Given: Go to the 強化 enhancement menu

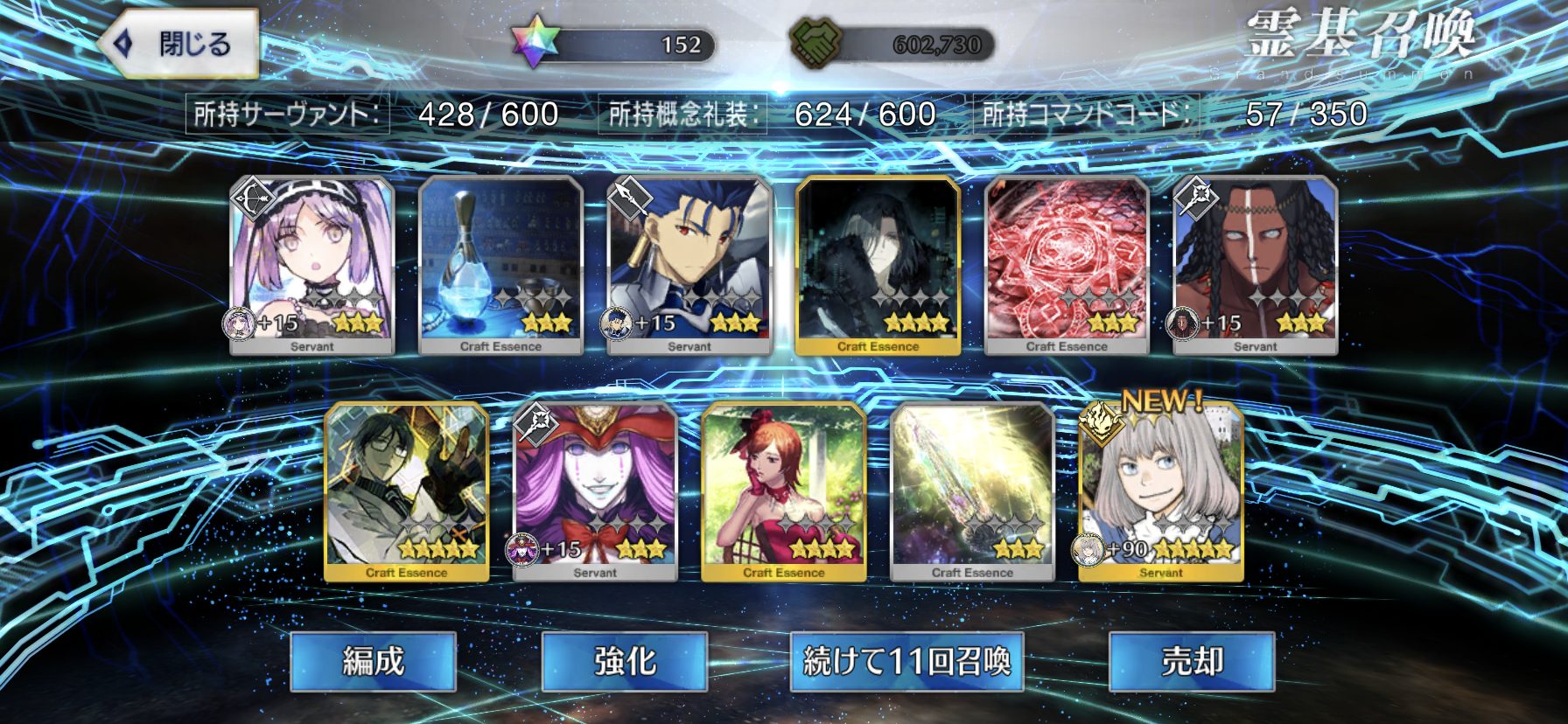Looking at the screenshot, I should point(624,661).
